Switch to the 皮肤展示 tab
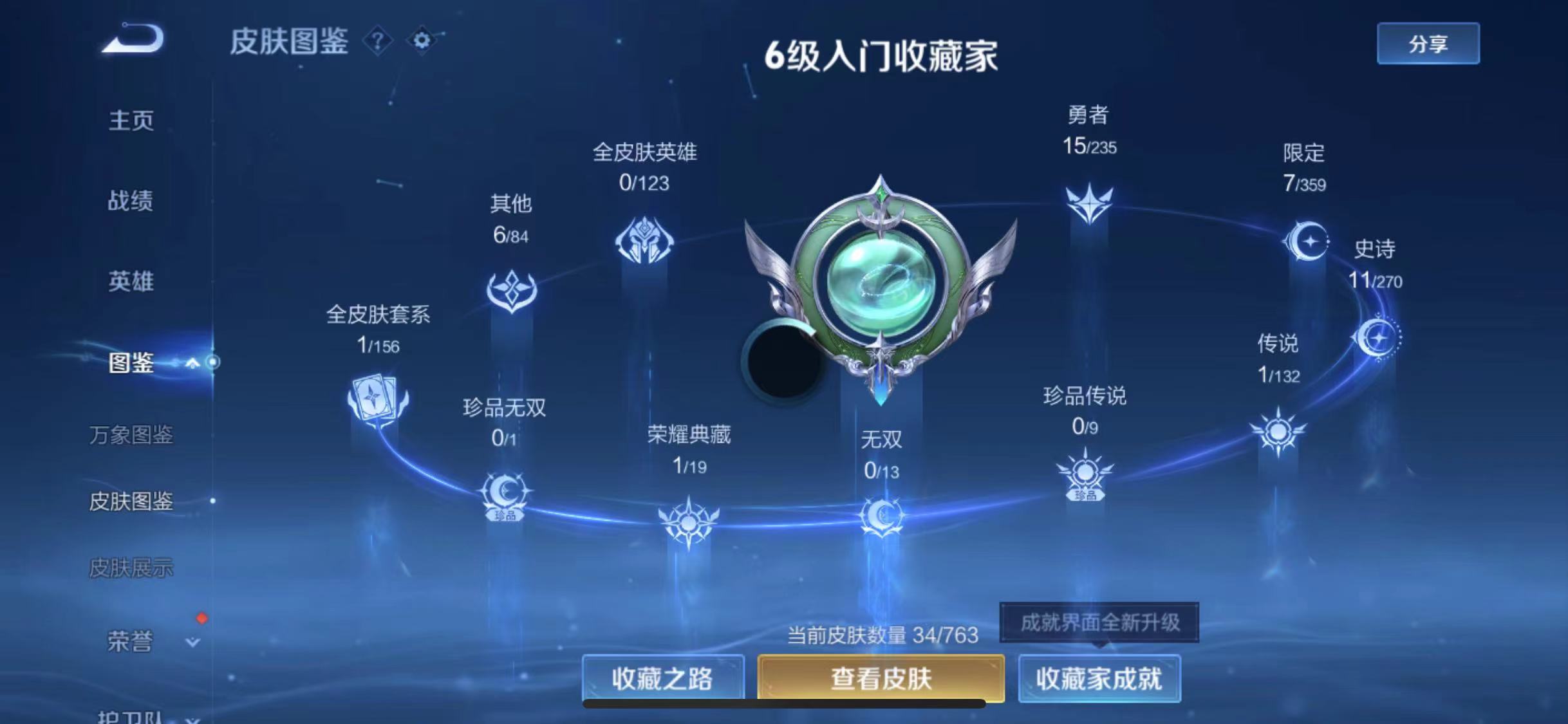The height and width of the screenshot is (724, 1568). coord(132,566)
